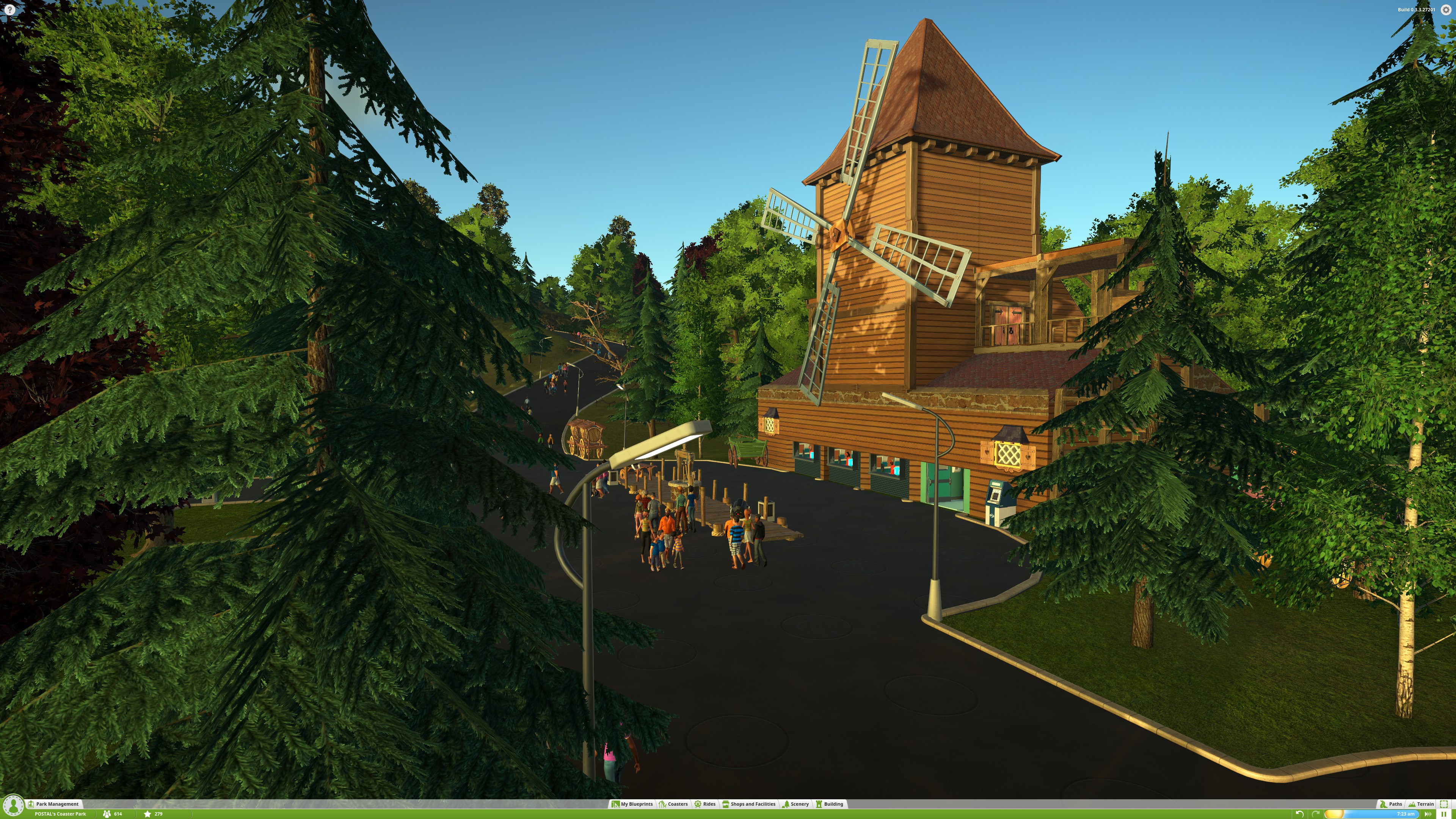1456x819 pixels.
Task: Click the fast-forward speed button
Action: [1428, 814]
